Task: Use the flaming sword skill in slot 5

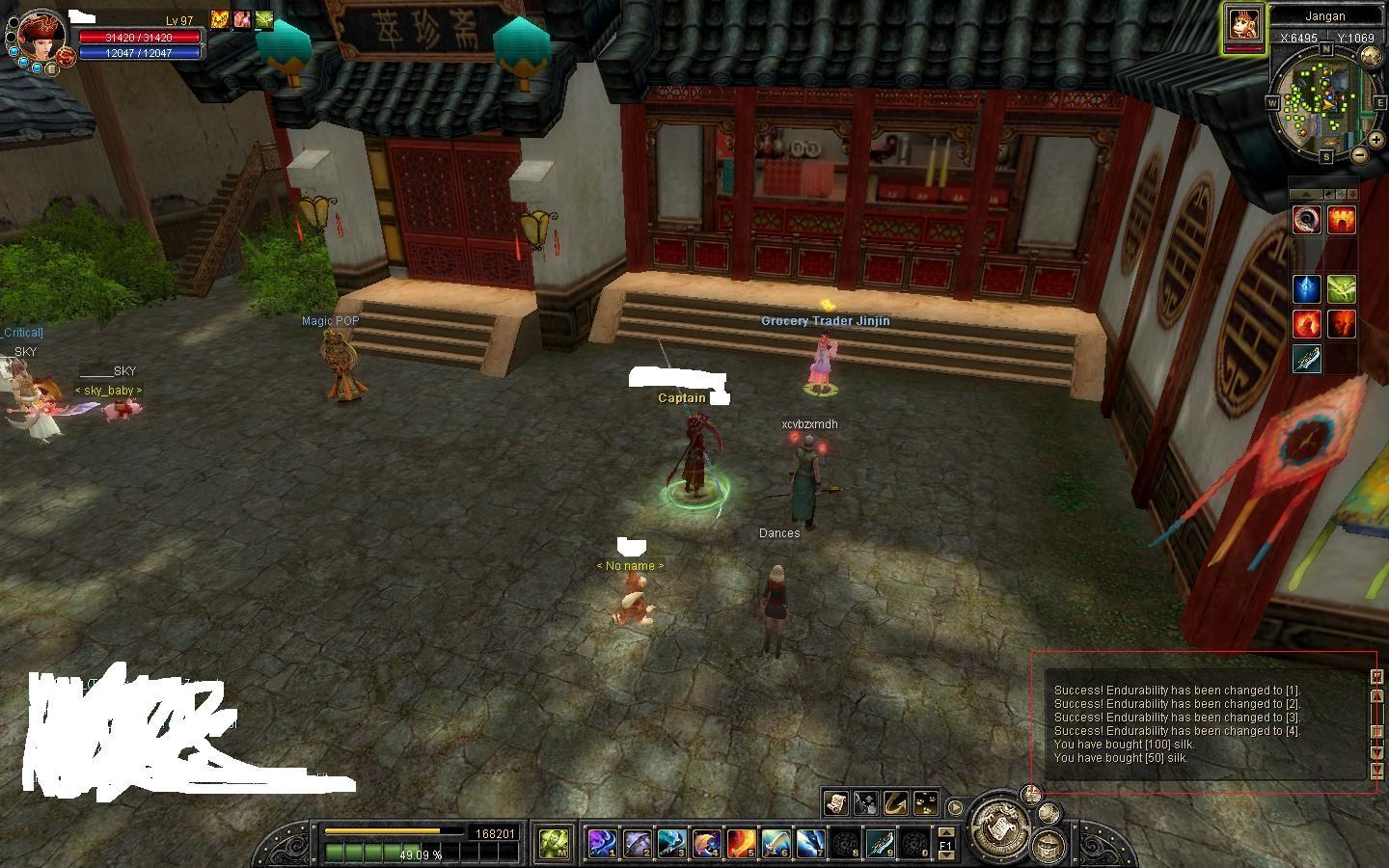Action: click(740, 843)
